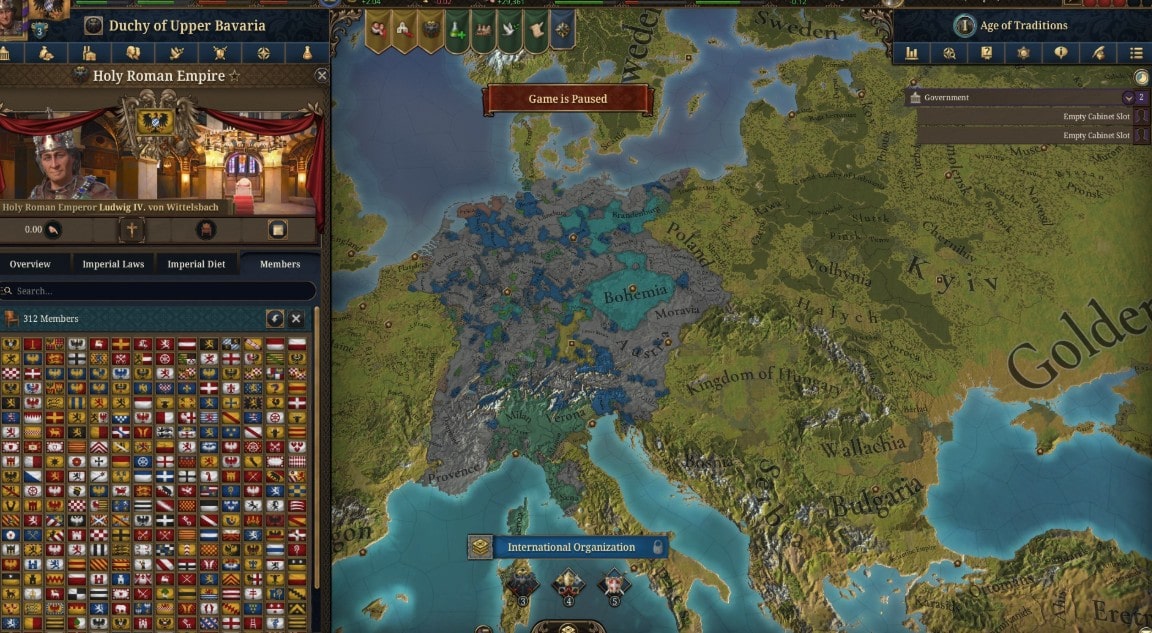Expand the Government outliner section
Screen dimensions: 1152x633
click(1129, 98)
